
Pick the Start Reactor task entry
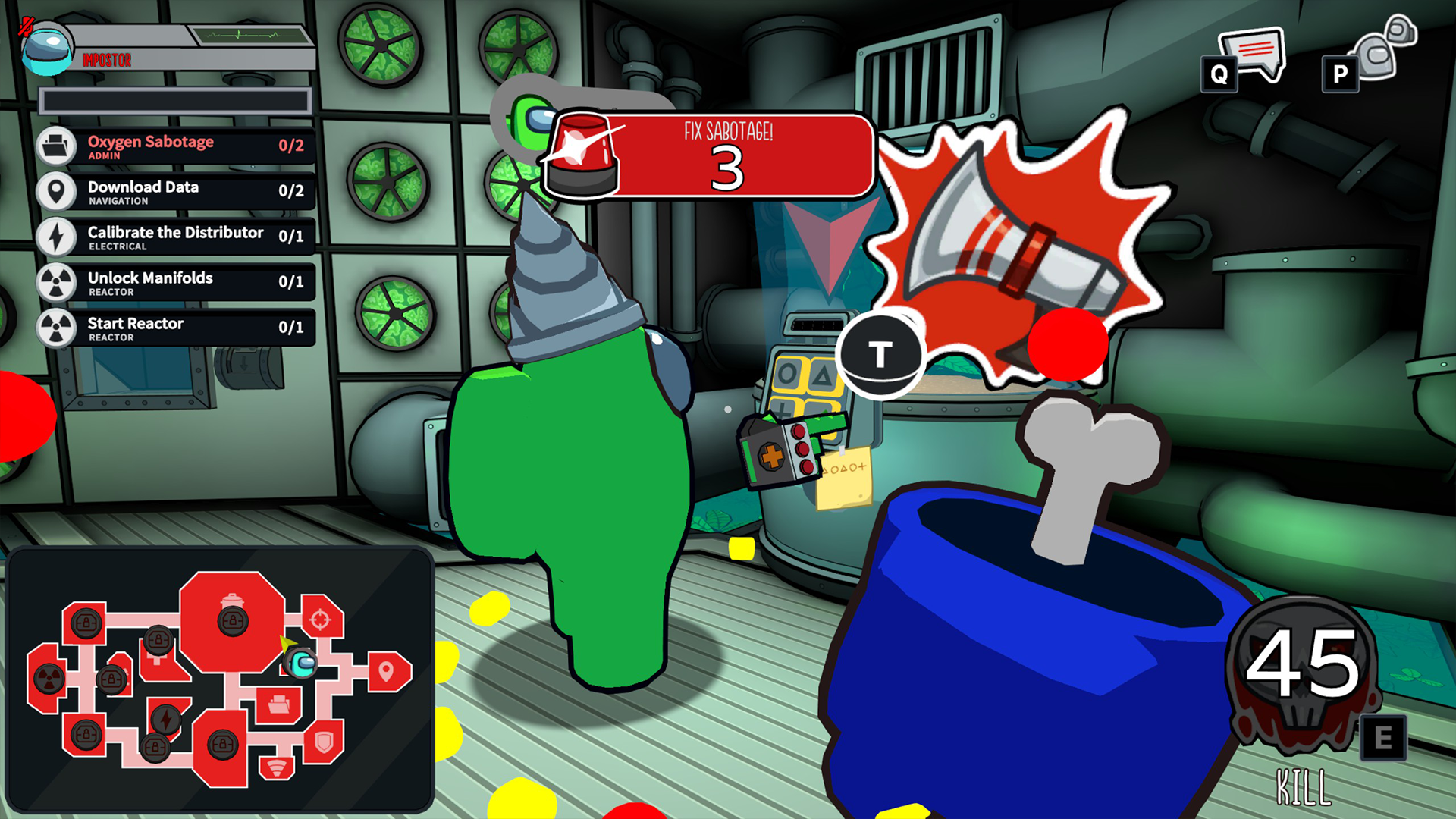point(176,328)
